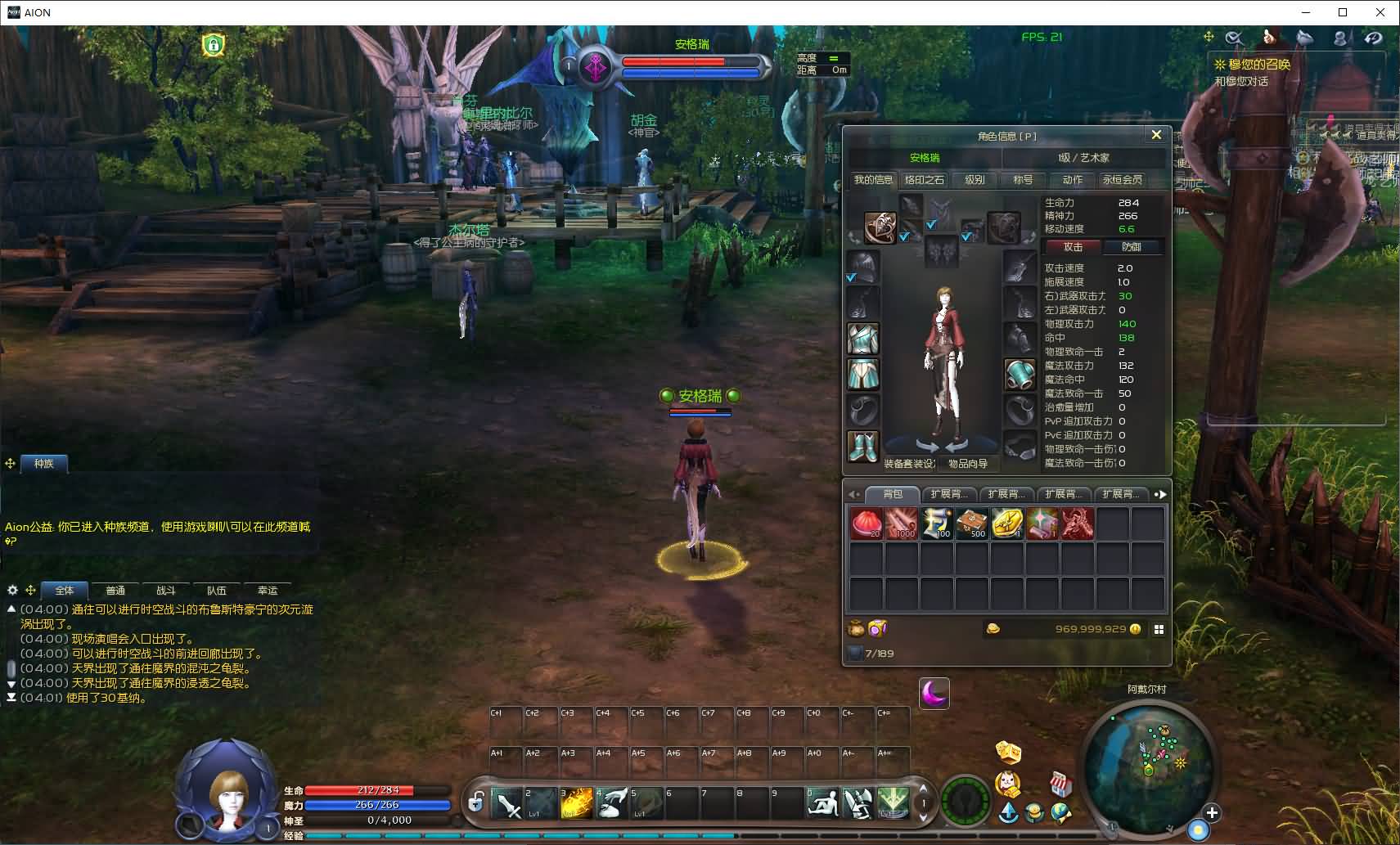Click the lucky dice icon beside the minimap
Screen dimensions: 1400x845
click(1007, 752)
